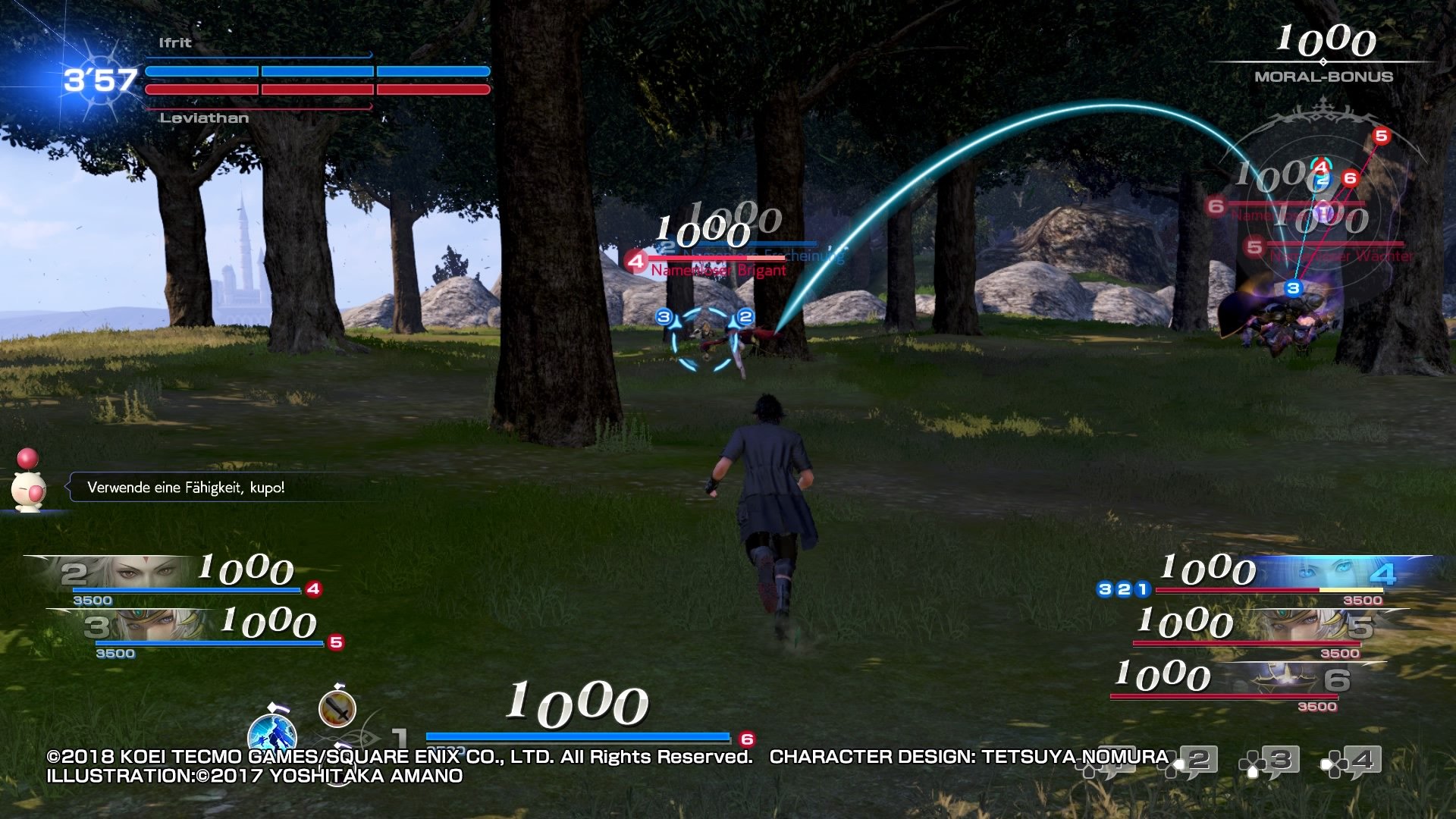The image size is (1456, 819).
Task: Expand the Ifrit summon gauge panel
Action: click(x=317, y=72)
